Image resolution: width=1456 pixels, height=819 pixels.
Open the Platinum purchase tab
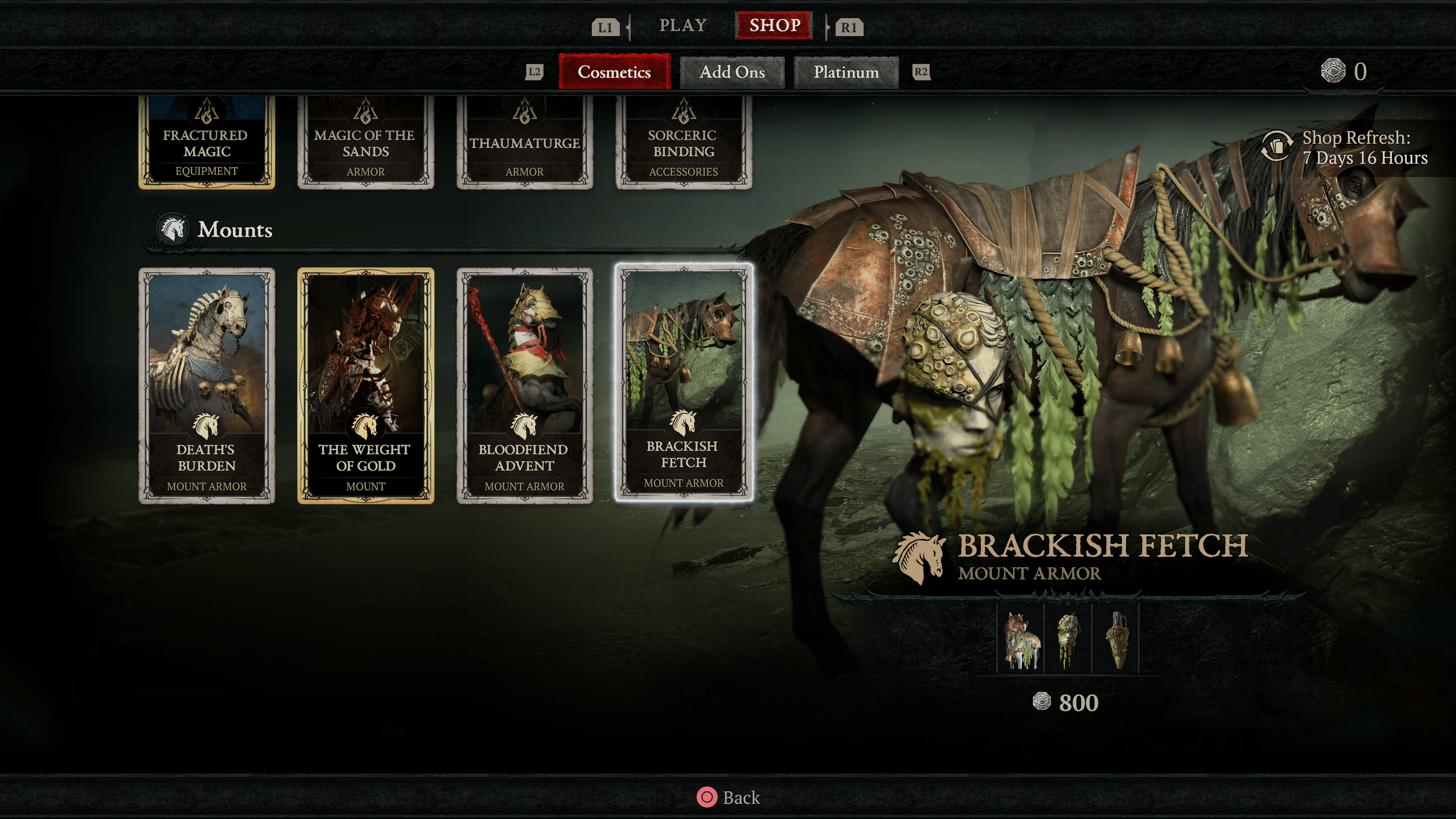tap(846, 72)
